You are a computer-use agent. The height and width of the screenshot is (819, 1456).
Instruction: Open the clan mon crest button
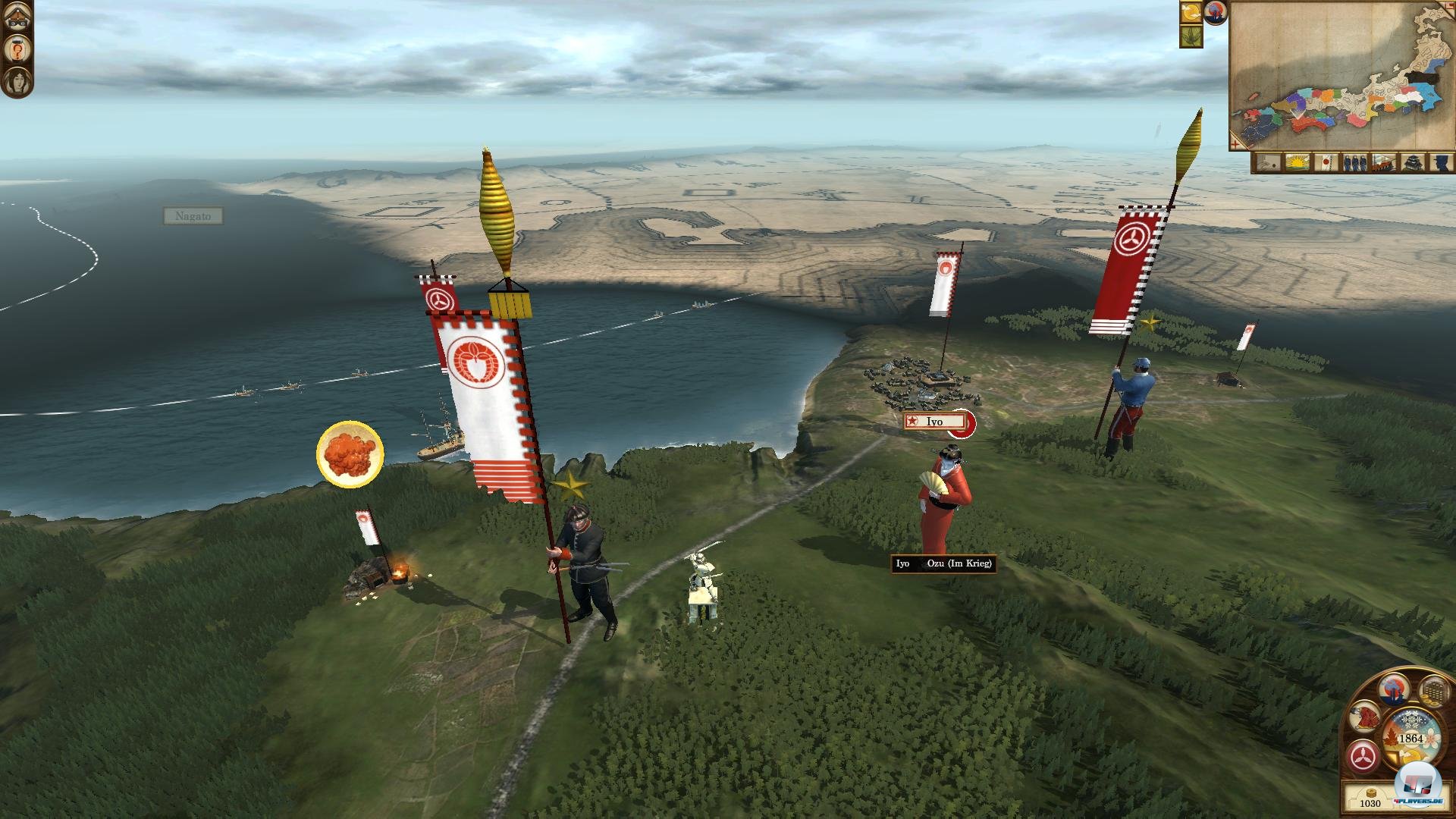click(1363, 756)
